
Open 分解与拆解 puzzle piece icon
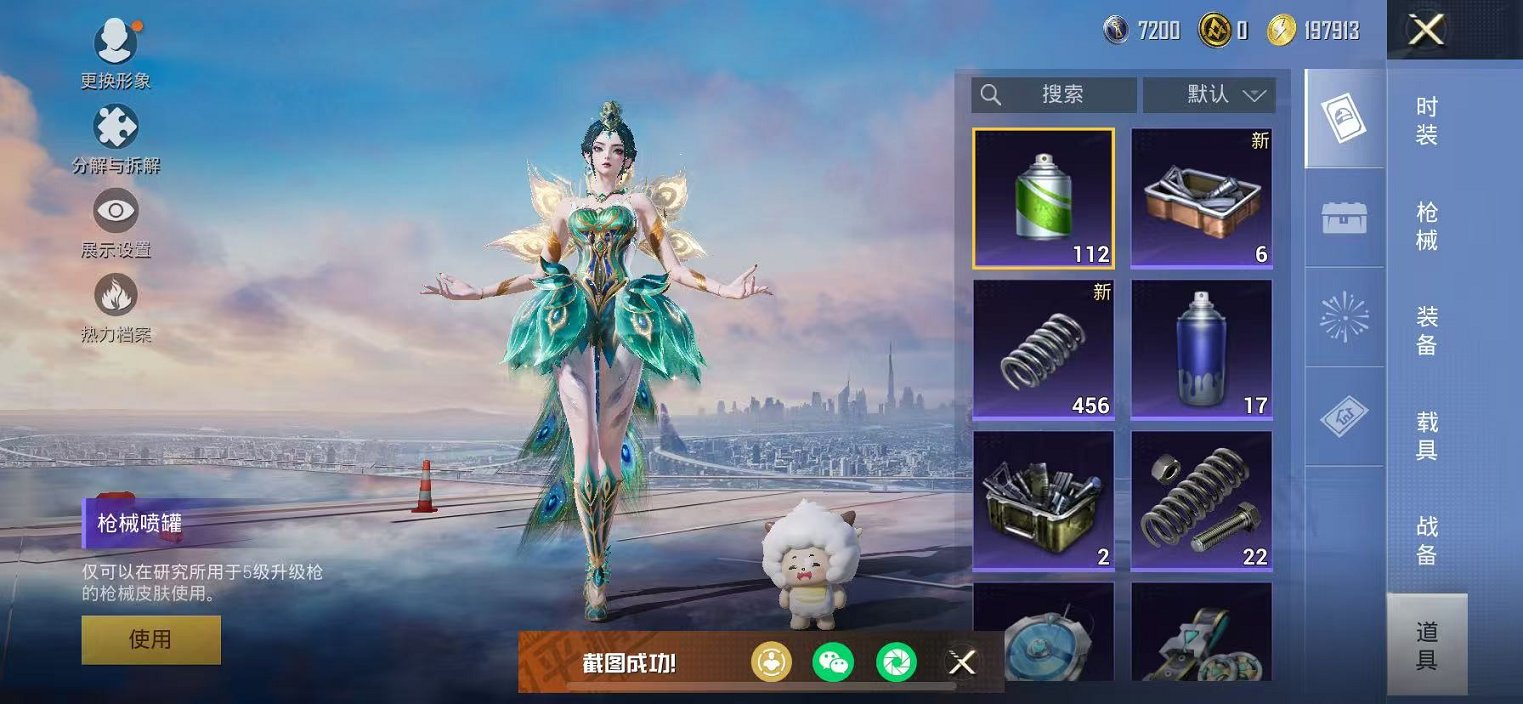pos(116,129)
